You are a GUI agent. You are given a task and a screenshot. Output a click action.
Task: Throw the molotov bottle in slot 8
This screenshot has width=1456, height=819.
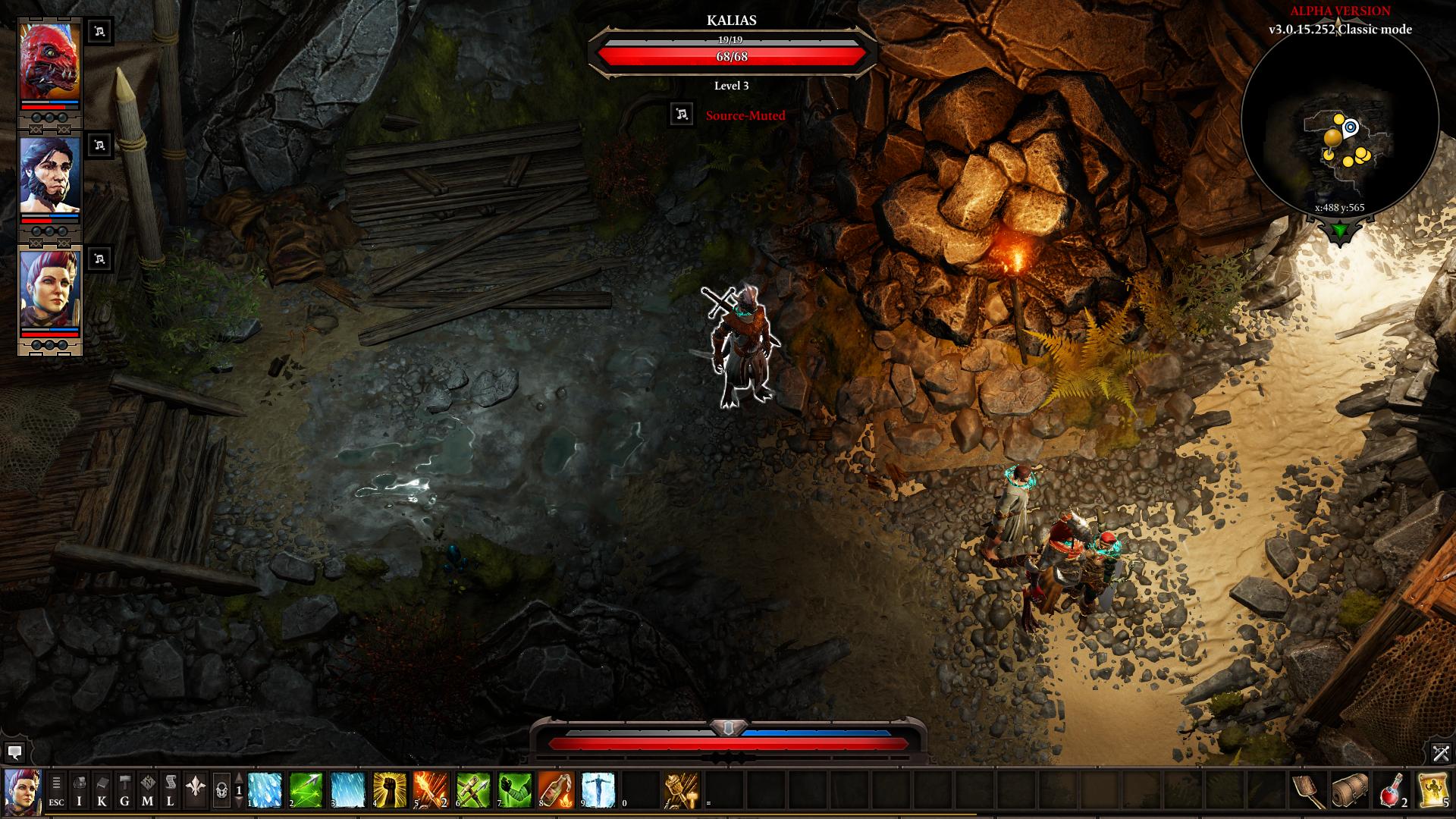coord(555,790)
